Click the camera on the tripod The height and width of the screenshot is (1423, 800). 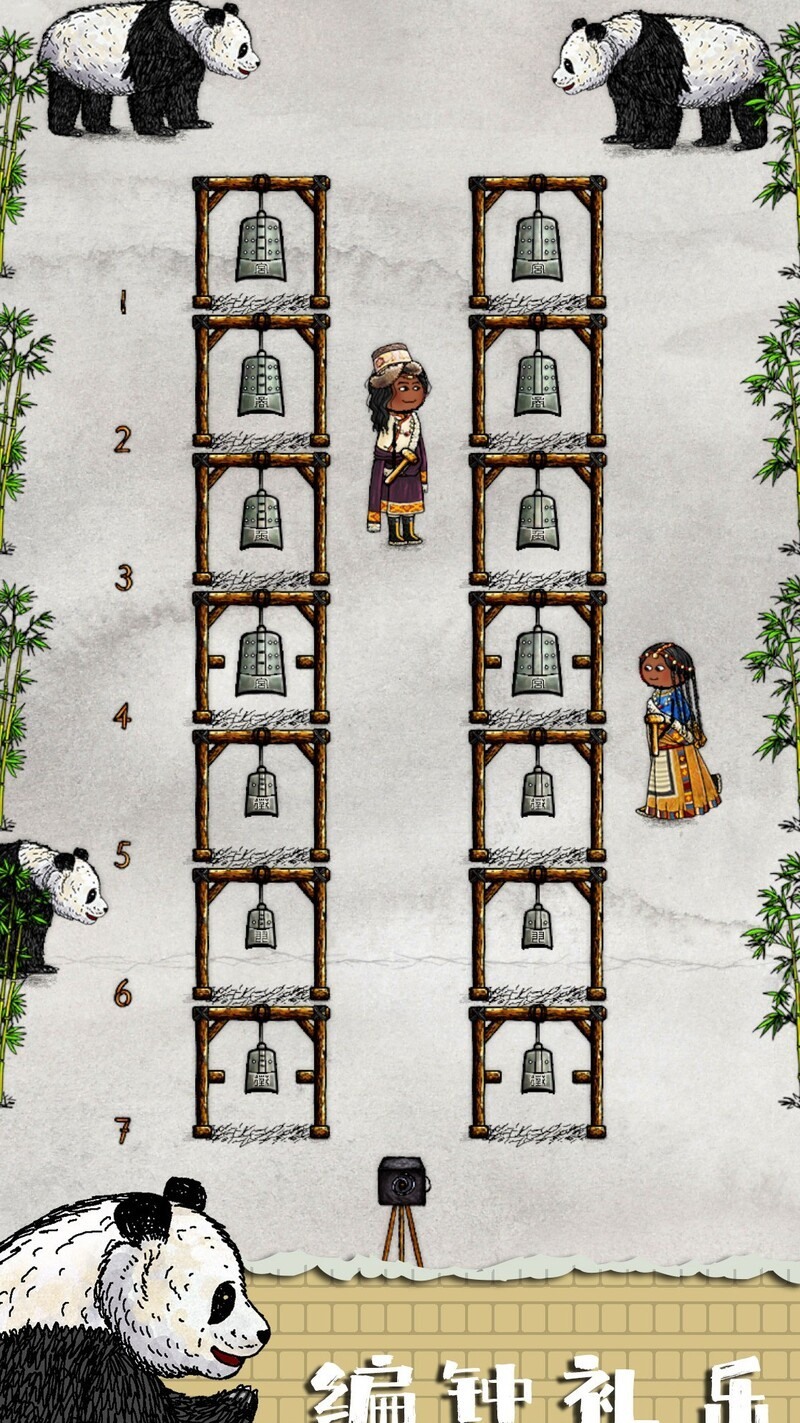pos(403,1182)
